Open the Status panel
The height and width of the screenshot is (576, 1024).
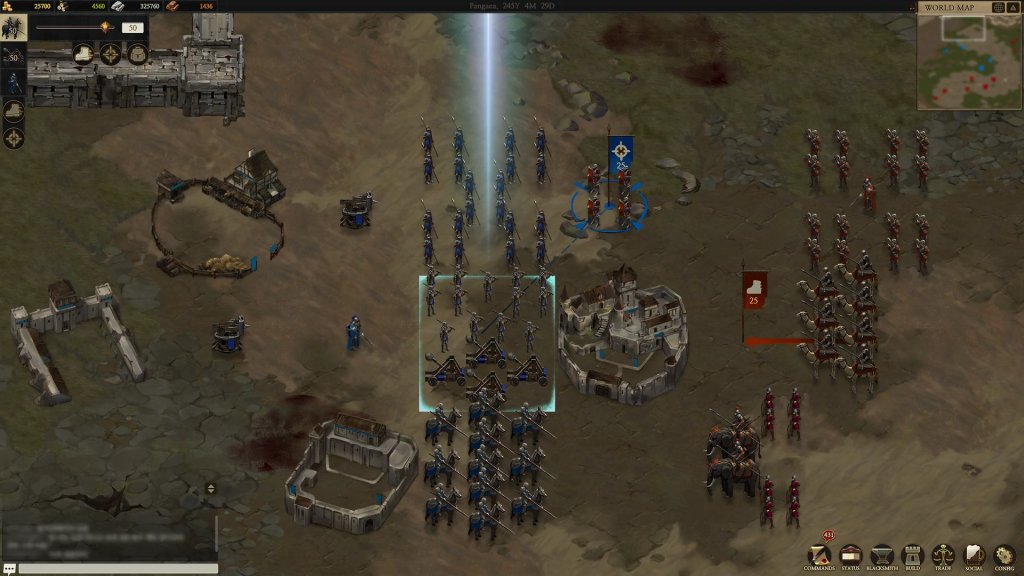tap(851, 555)
